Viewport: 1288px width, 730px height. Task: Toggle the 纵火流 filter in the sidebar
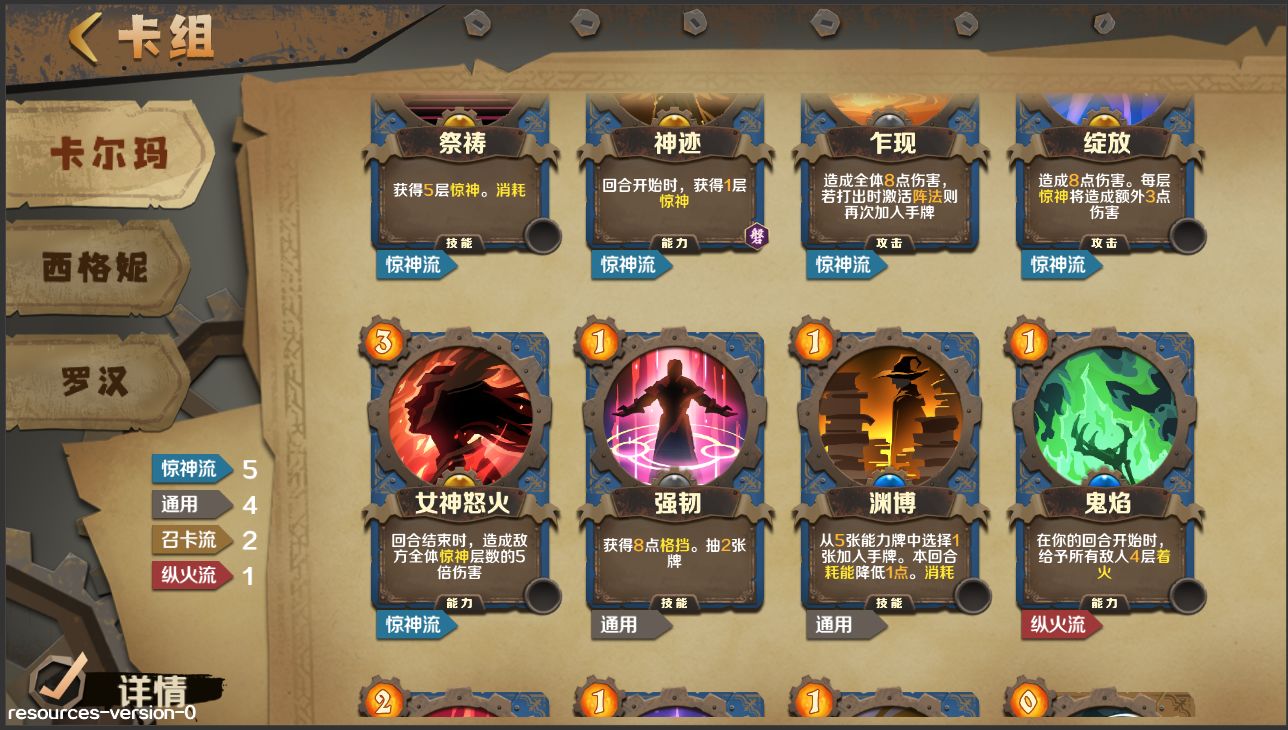click(x=190, y=573)
